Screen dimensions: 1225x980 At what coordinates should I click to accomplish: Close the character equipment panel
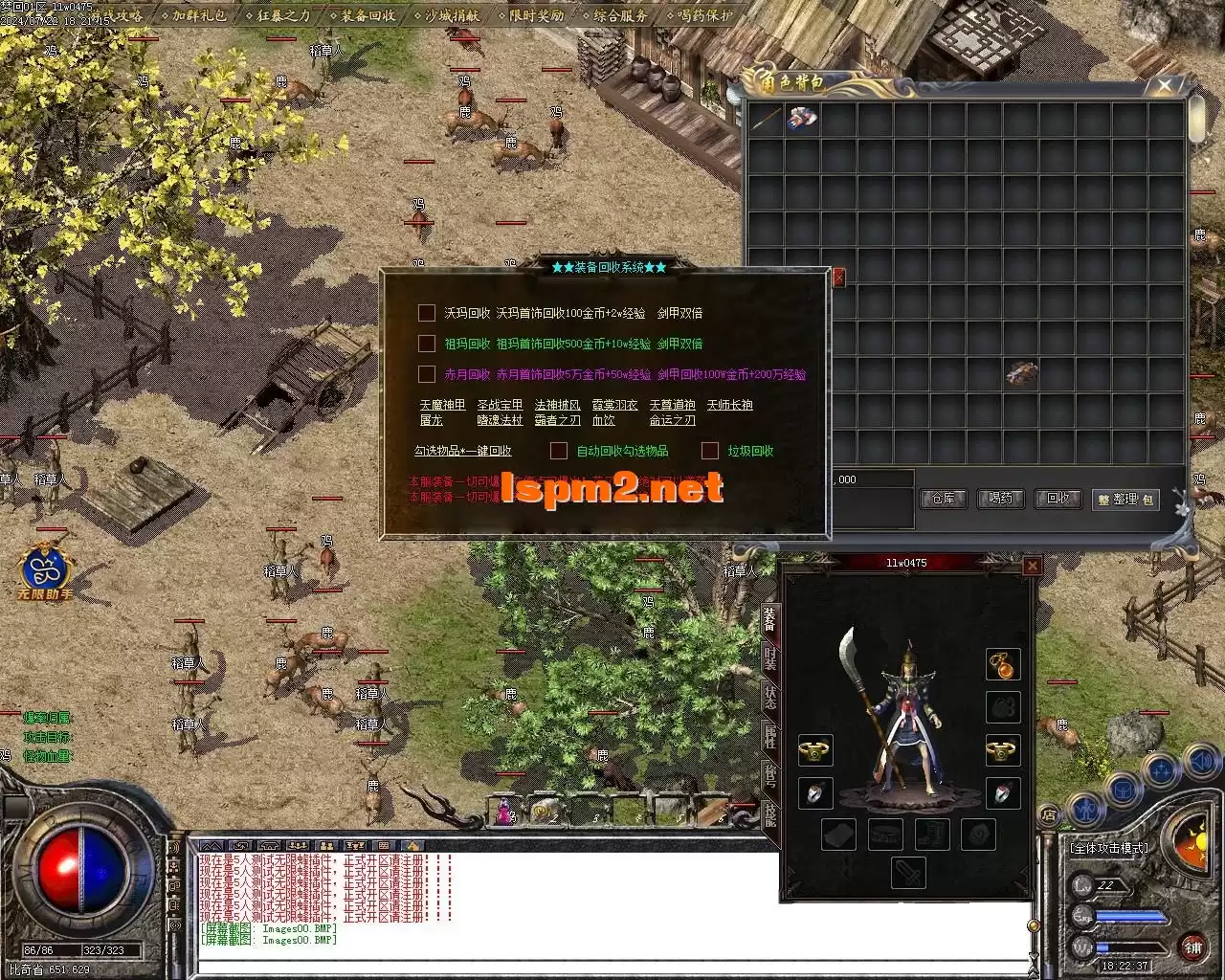pos(1032,566)
